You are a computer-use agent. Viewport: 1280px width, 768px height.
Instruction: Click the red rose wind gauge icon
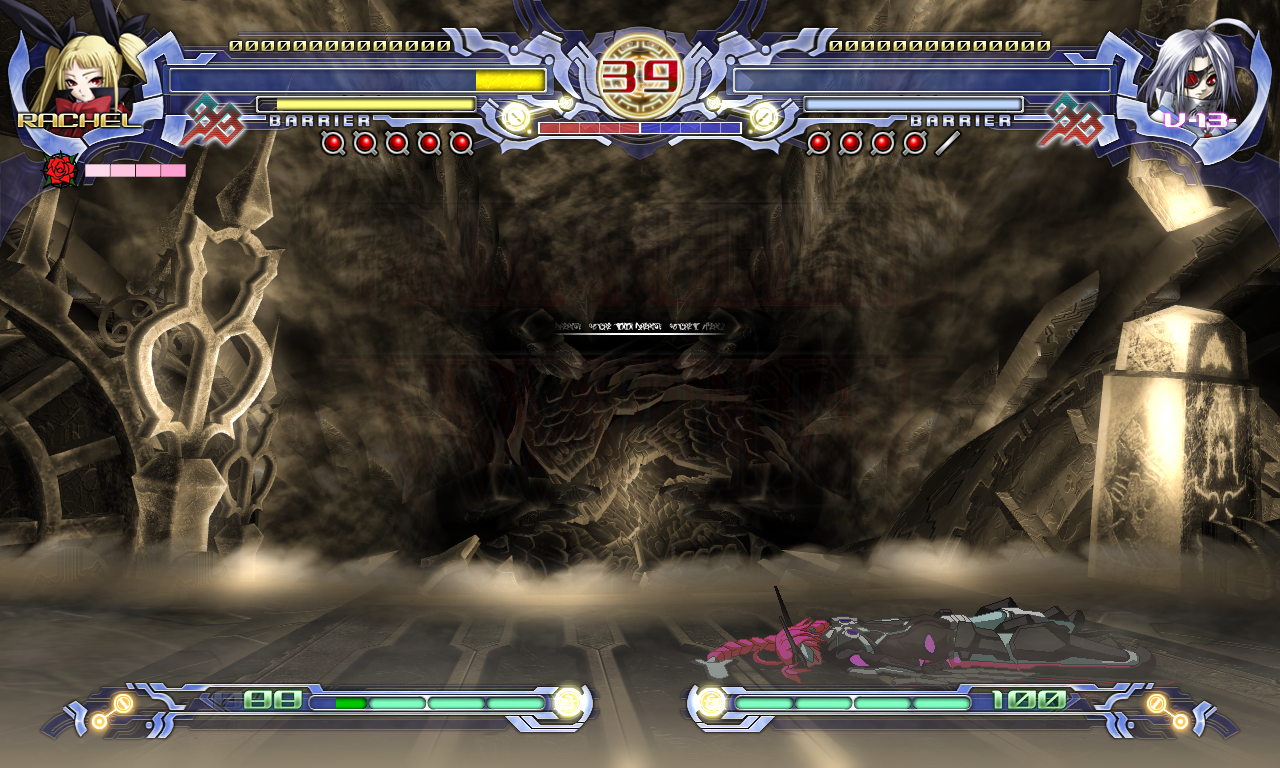click(62, 171)
